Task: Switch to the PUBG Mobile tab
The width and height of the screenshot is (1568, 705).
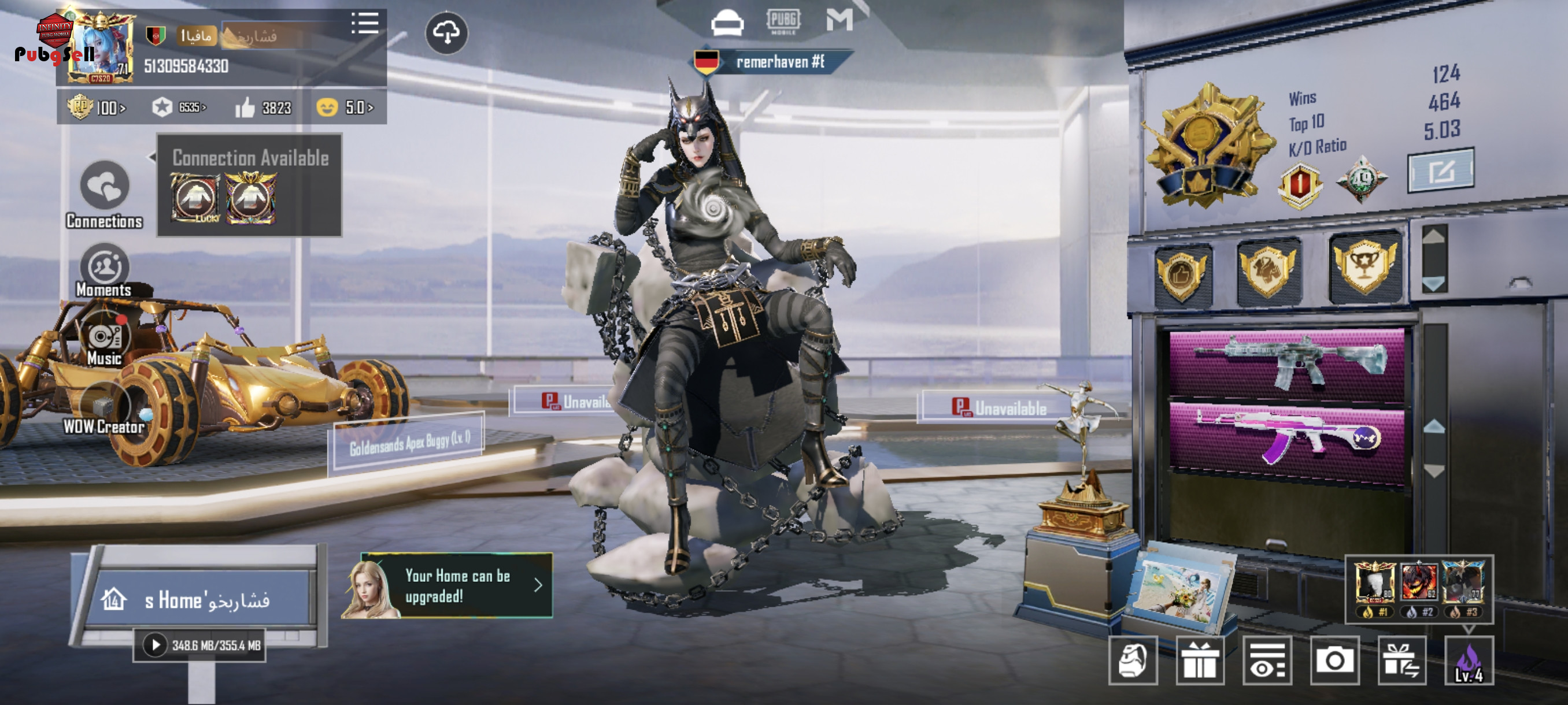Action: point(783,21)
